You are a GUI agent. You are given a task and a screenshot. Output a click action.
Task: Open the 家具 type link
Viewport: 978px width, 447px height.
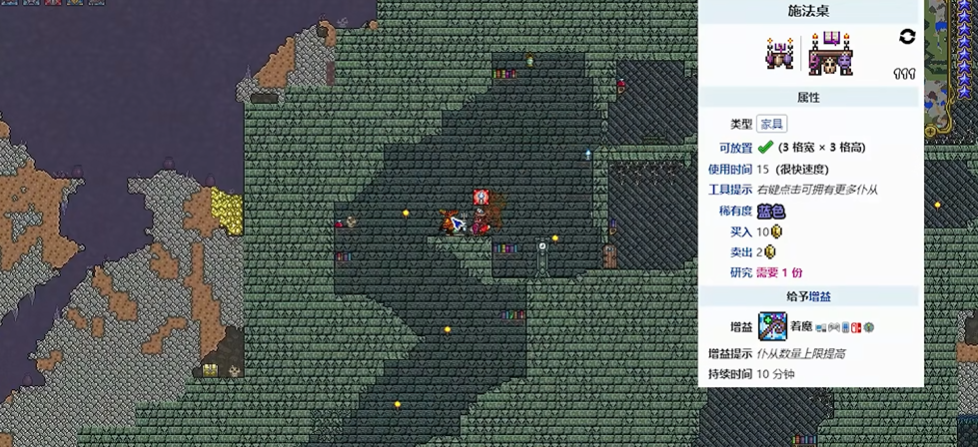coord(771,124)
